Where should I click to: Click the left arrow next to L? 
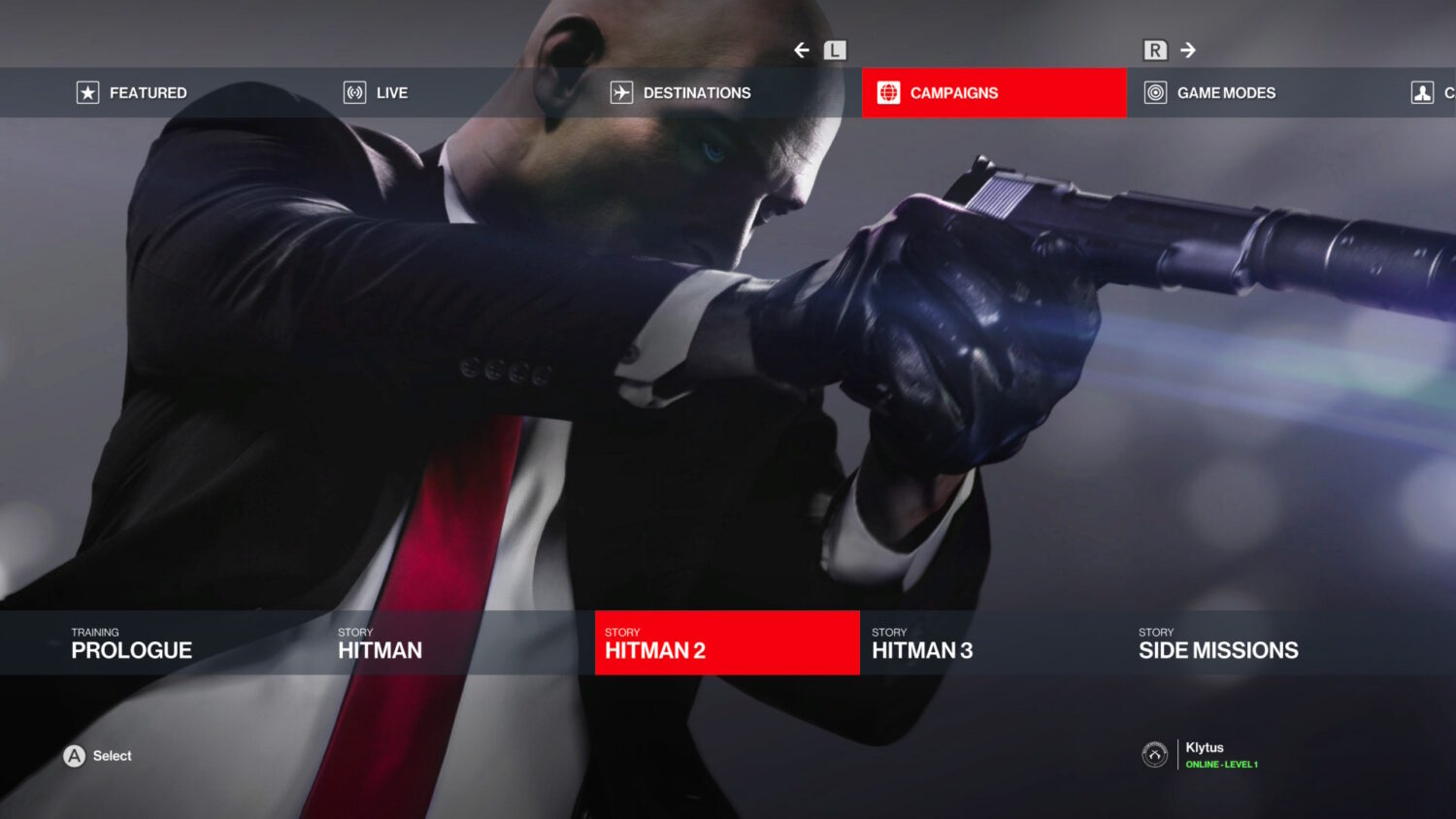(801, 49)
